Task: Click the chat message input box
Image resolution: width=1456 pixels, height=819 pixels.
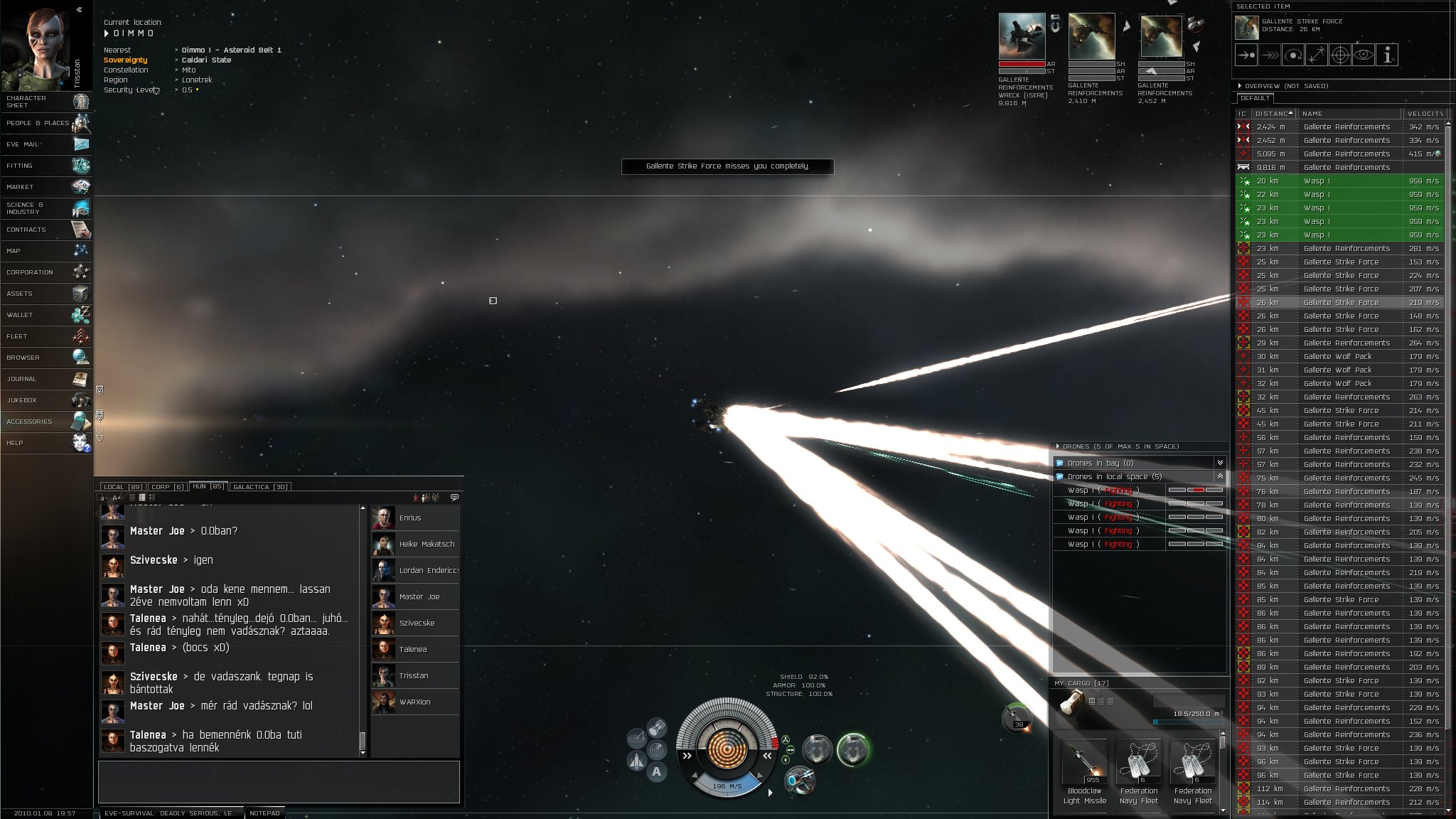Action: click(x=279, y=781)
